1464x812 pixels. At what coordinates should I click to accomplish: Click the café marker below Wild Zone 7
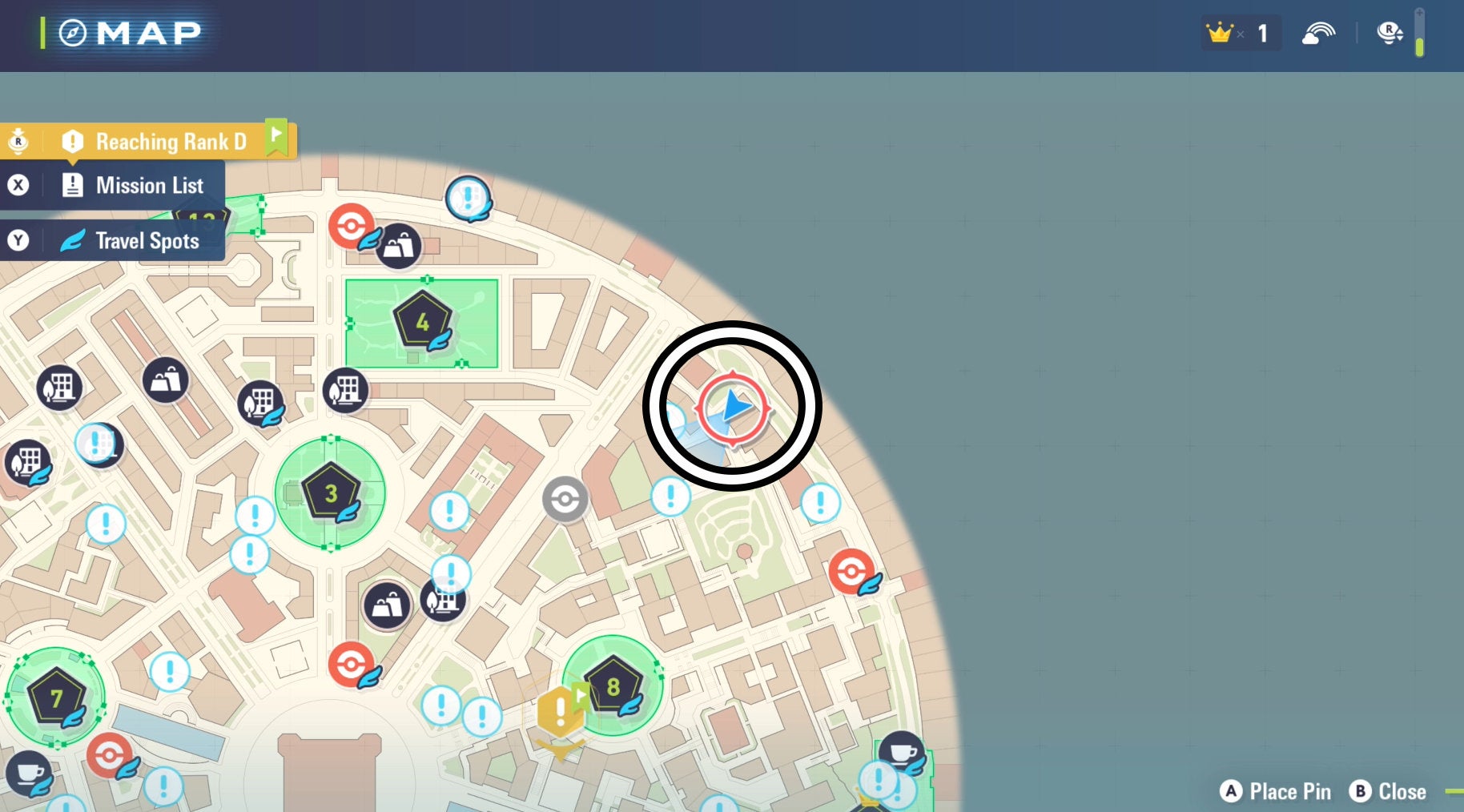pyautogui.click(x=30, y=773)
